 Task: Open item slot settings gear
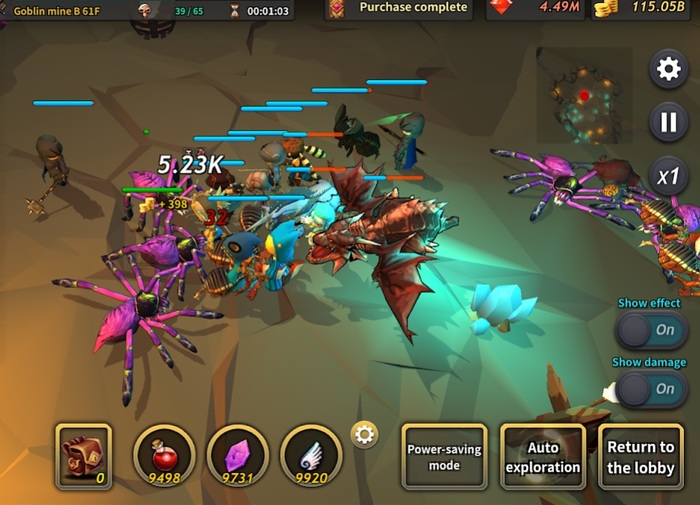365,434
